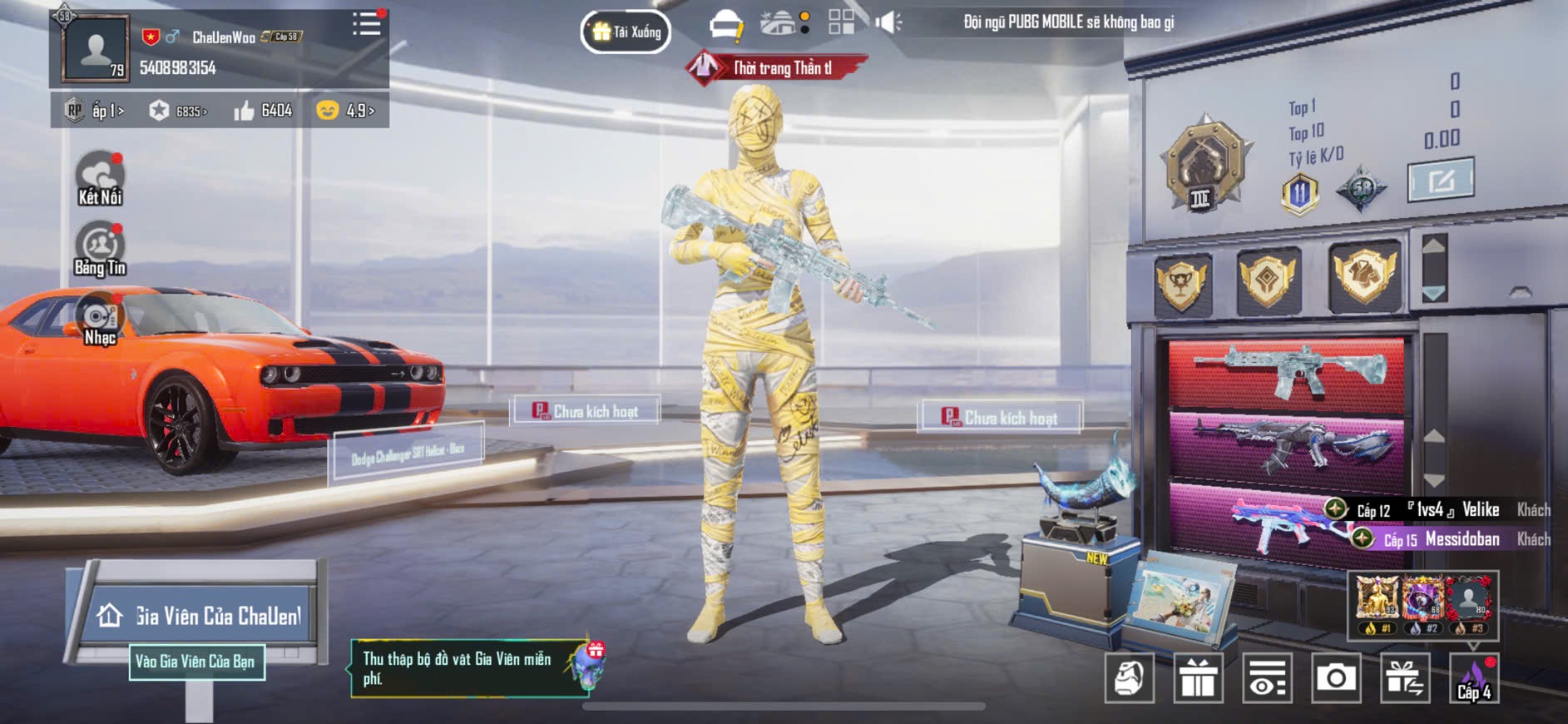Give a like with the thumbs-up icon

245,111
